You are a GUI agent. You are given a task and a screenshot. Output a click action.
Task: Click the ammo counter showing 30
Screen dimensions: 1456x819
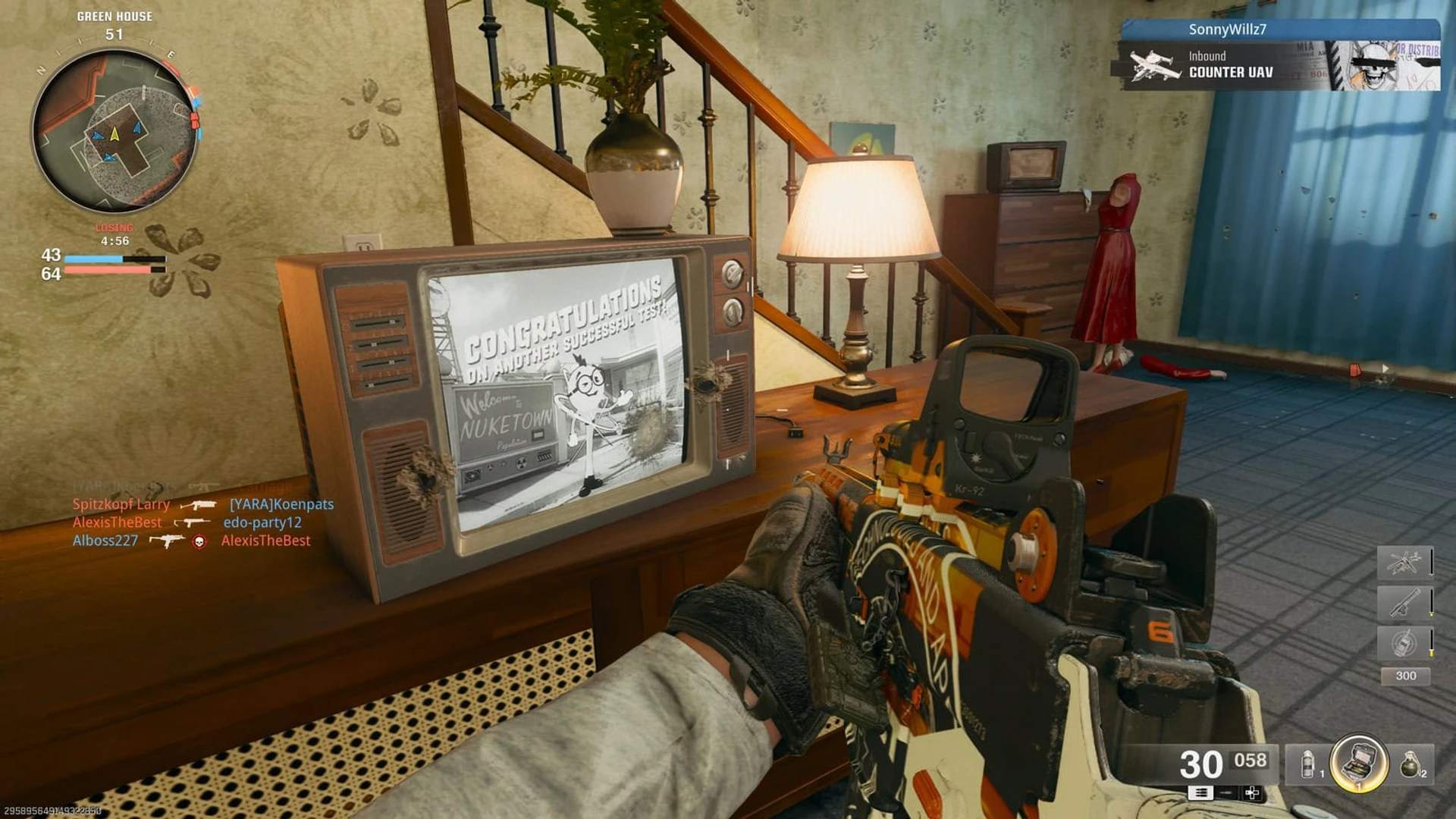point(1200,764)
